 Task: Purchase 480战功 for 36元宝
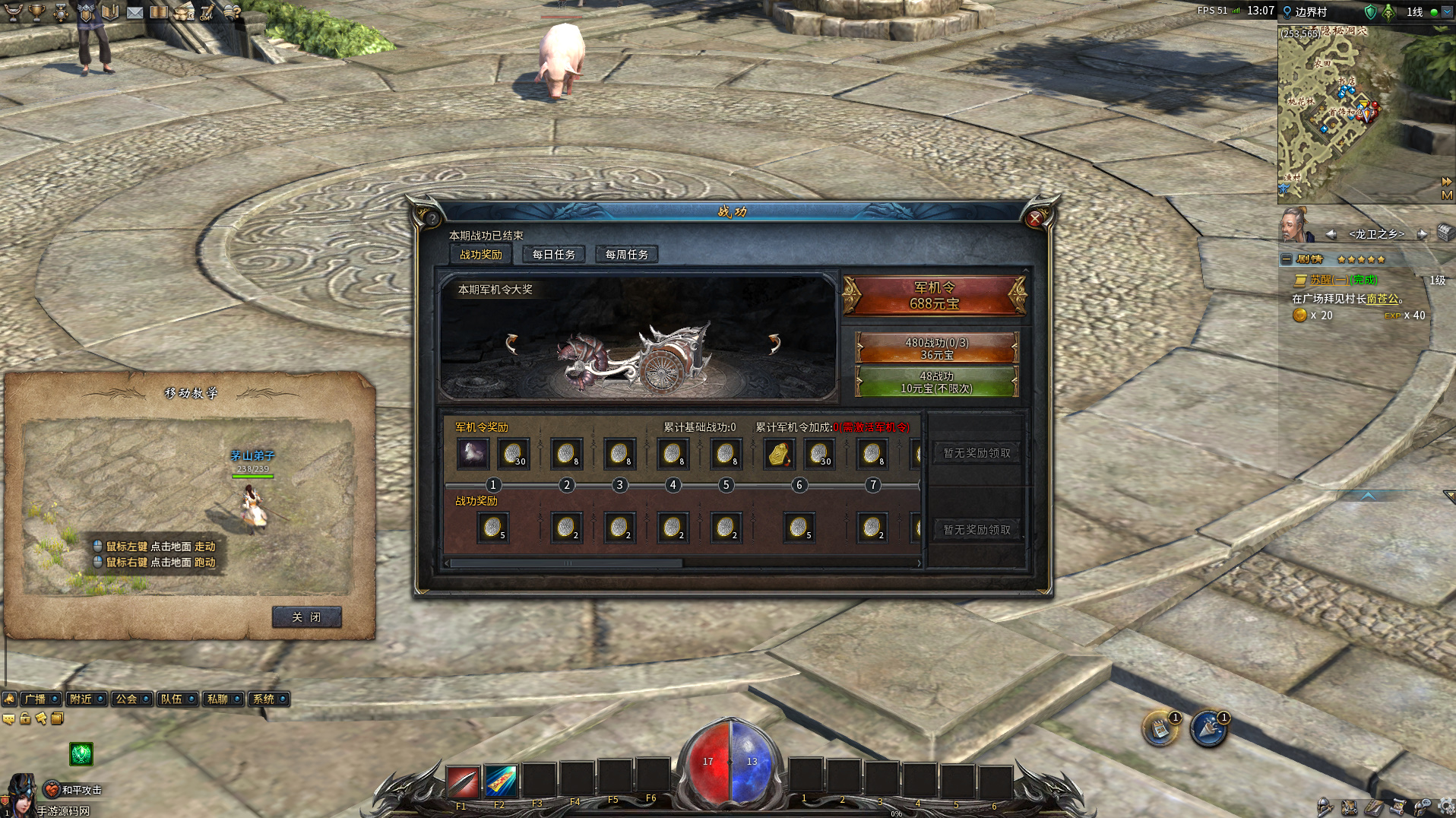click(x=936, y=348)
